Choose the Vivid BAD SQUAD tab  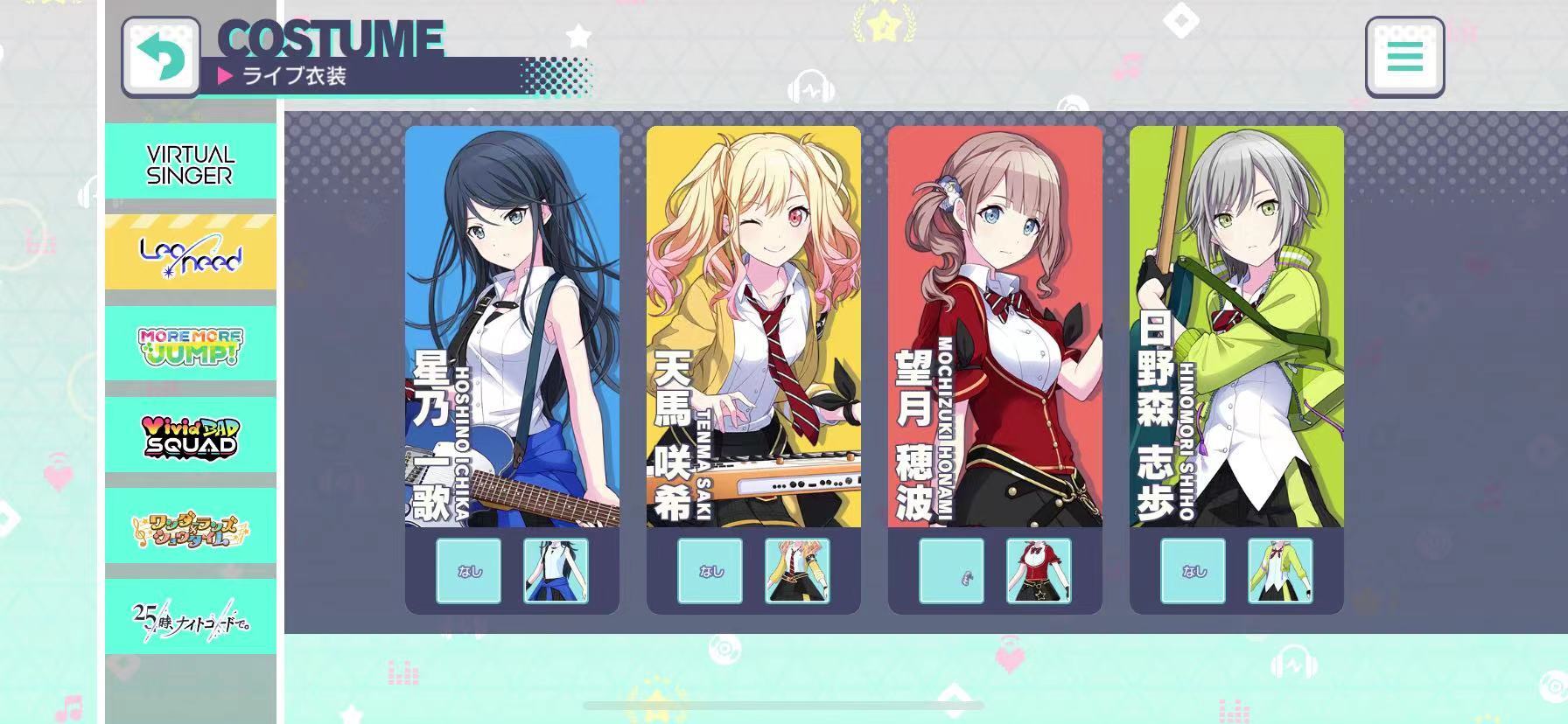coord(191,435)
